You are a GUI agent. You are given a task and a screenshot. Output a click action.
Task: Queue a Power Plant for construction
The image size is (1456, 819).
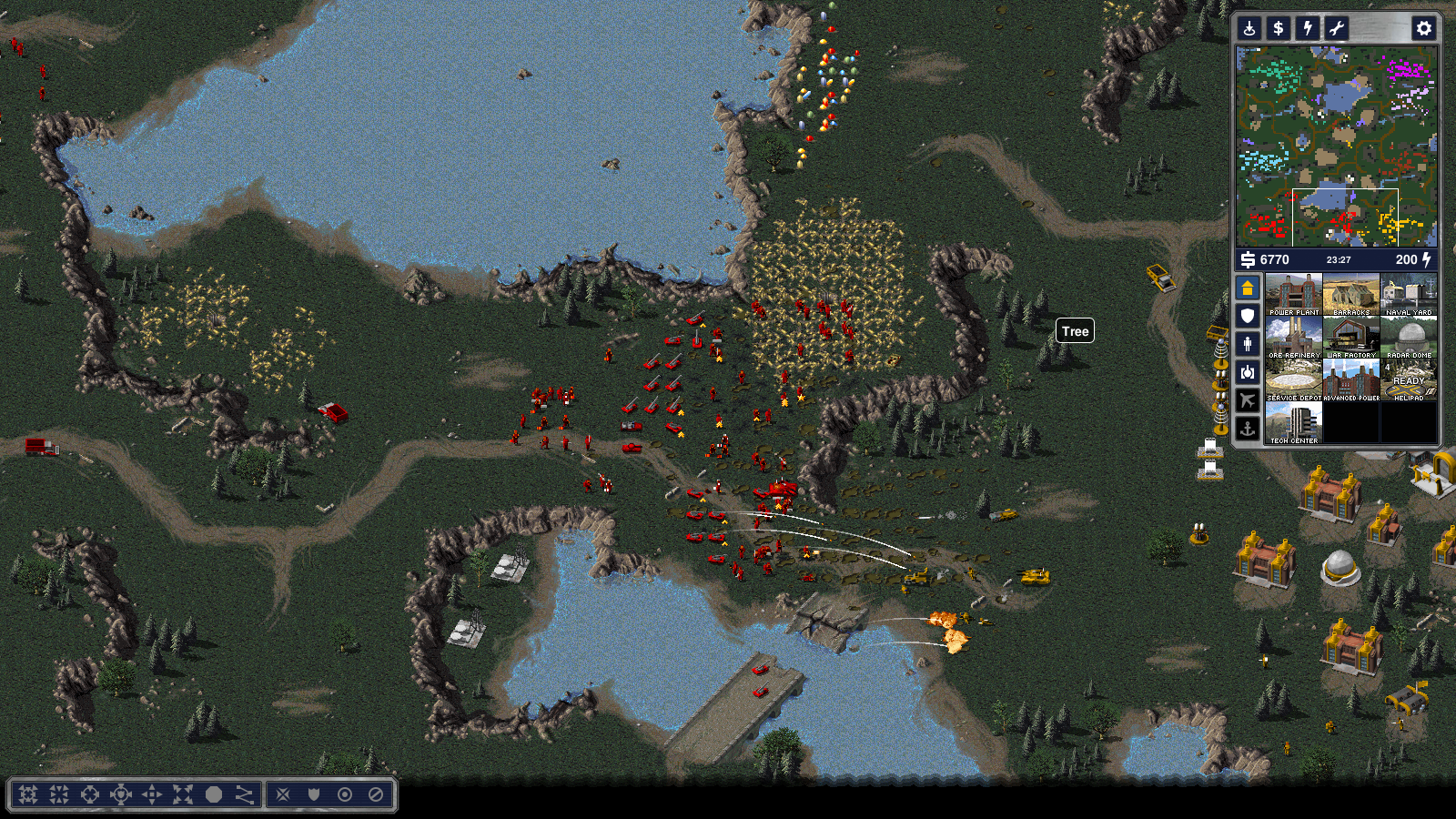tap(1293, 294)
